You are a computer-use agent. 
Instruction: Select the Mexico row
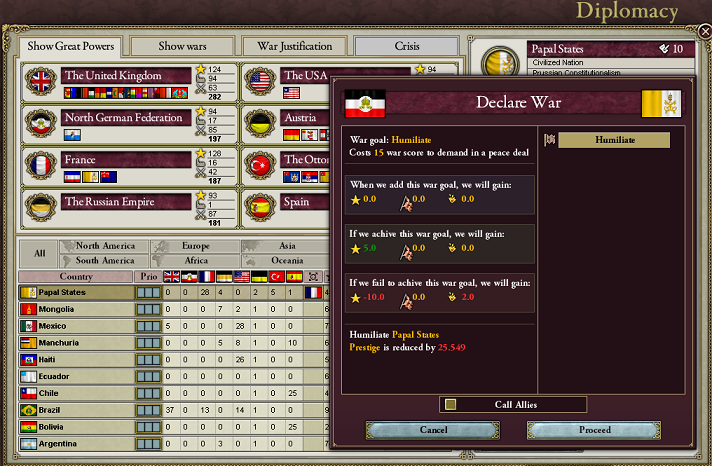(75, 326)
